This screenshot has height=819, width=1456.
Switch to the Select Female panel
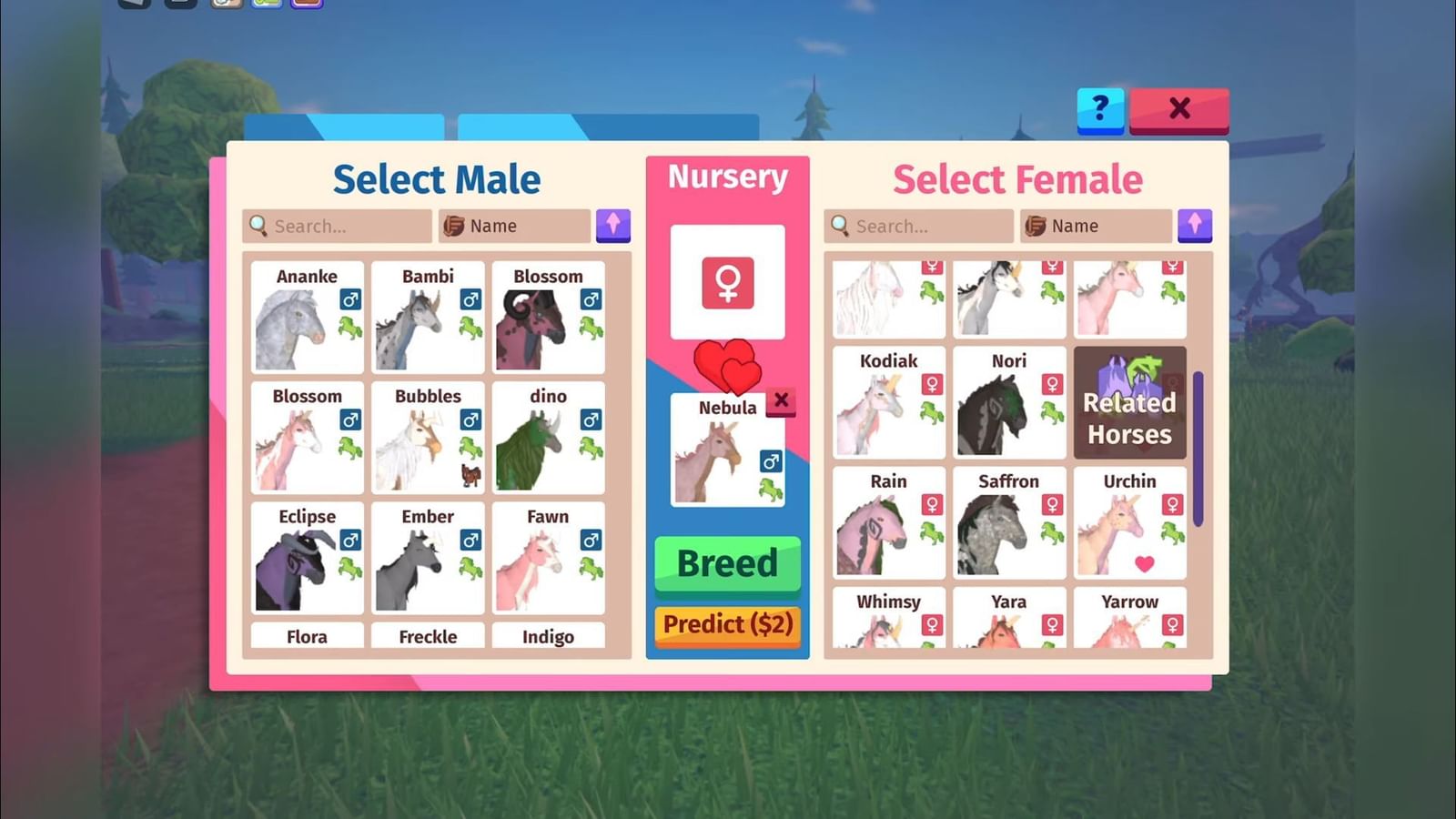1018,179
